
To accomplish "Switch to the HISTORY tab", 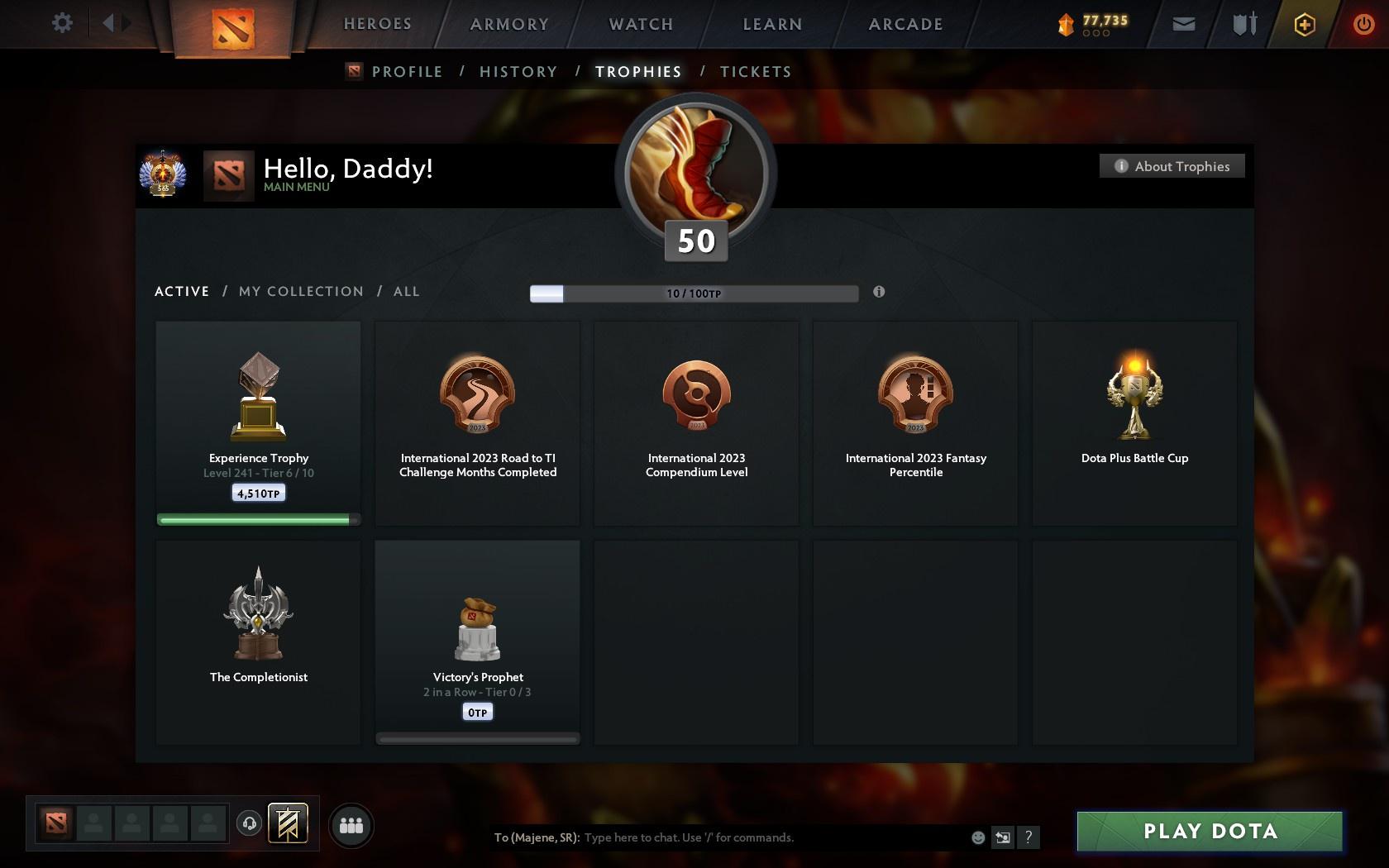I will tap(518, 72).
